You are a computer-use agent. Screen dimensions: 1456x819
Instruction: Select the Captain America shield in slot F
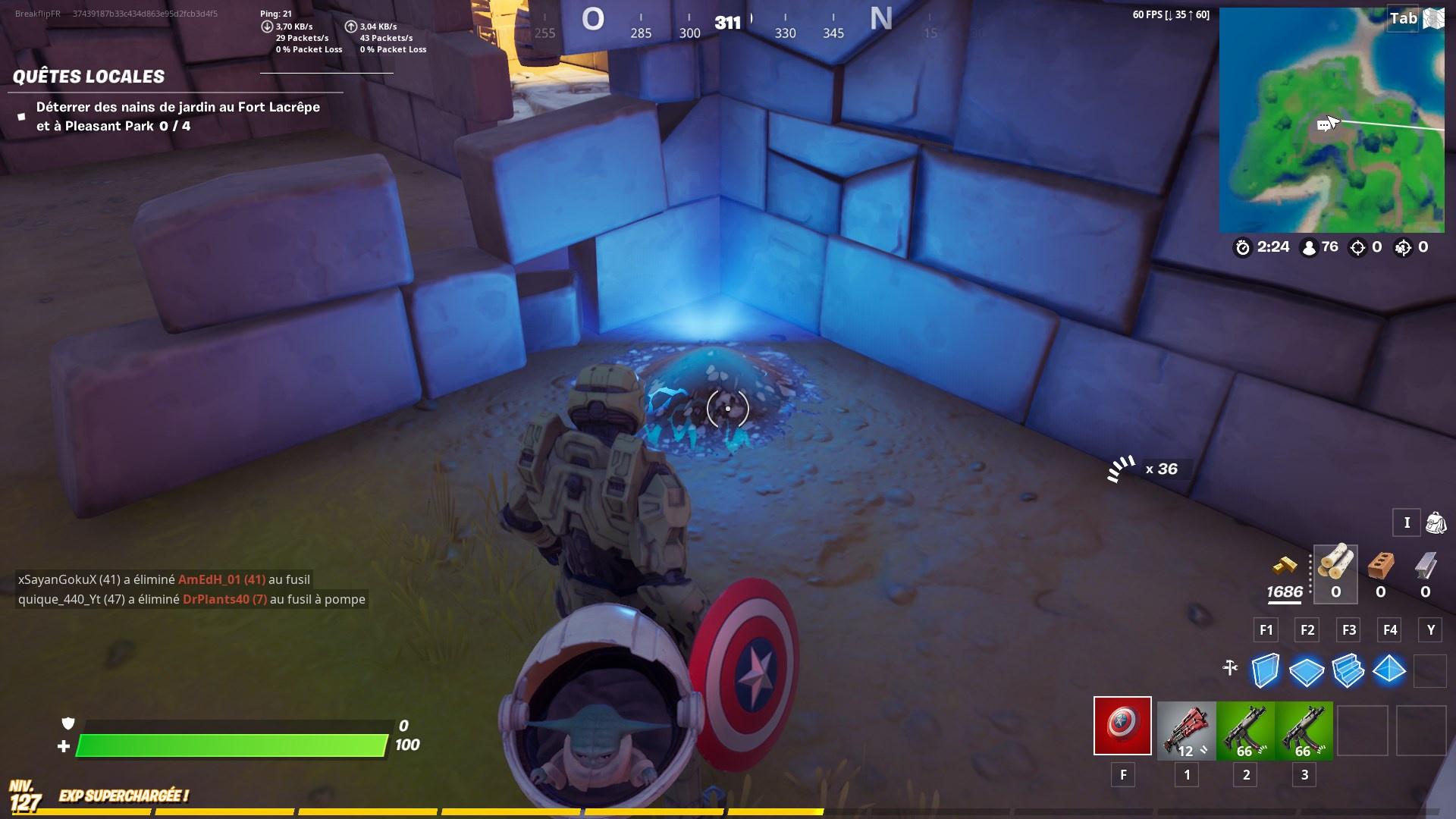tap(1122, 726)
